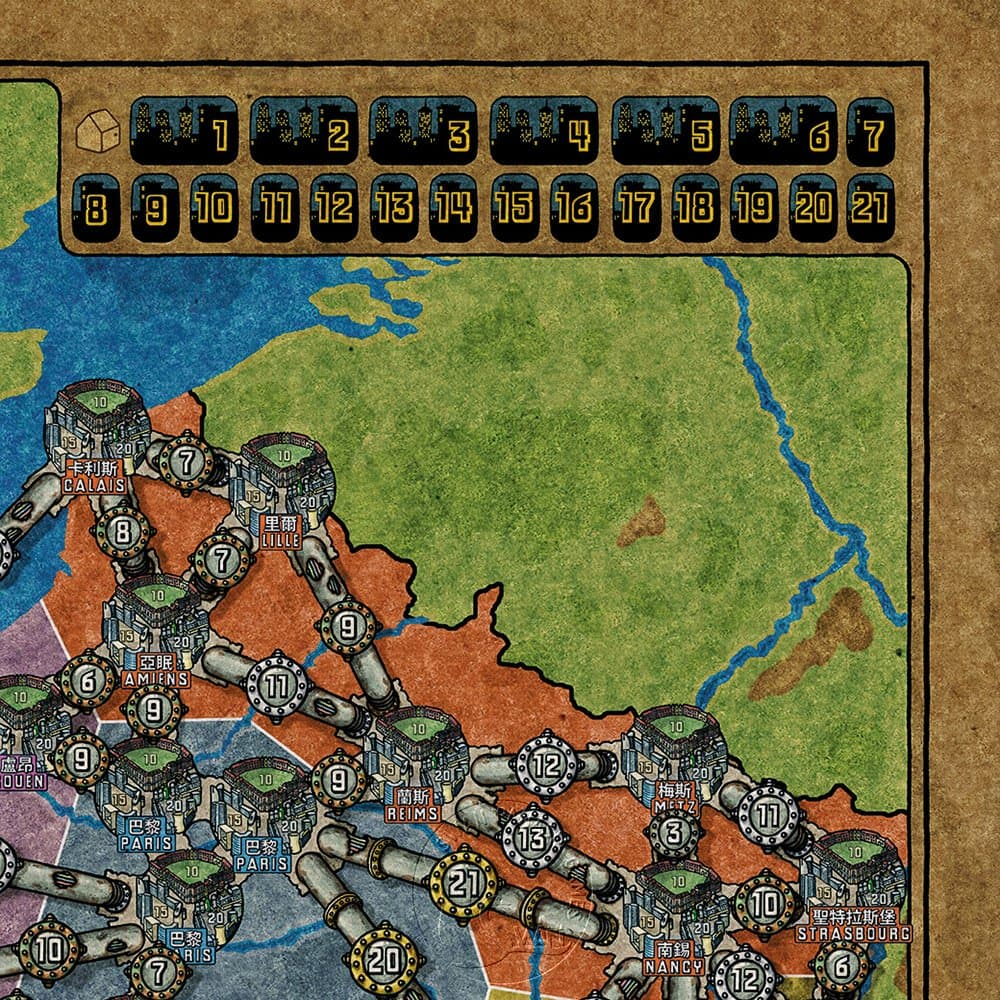This screenshot has width=1000, height=1000.
Task: Select track space 14 in the top panel
Action: [453, 207]
